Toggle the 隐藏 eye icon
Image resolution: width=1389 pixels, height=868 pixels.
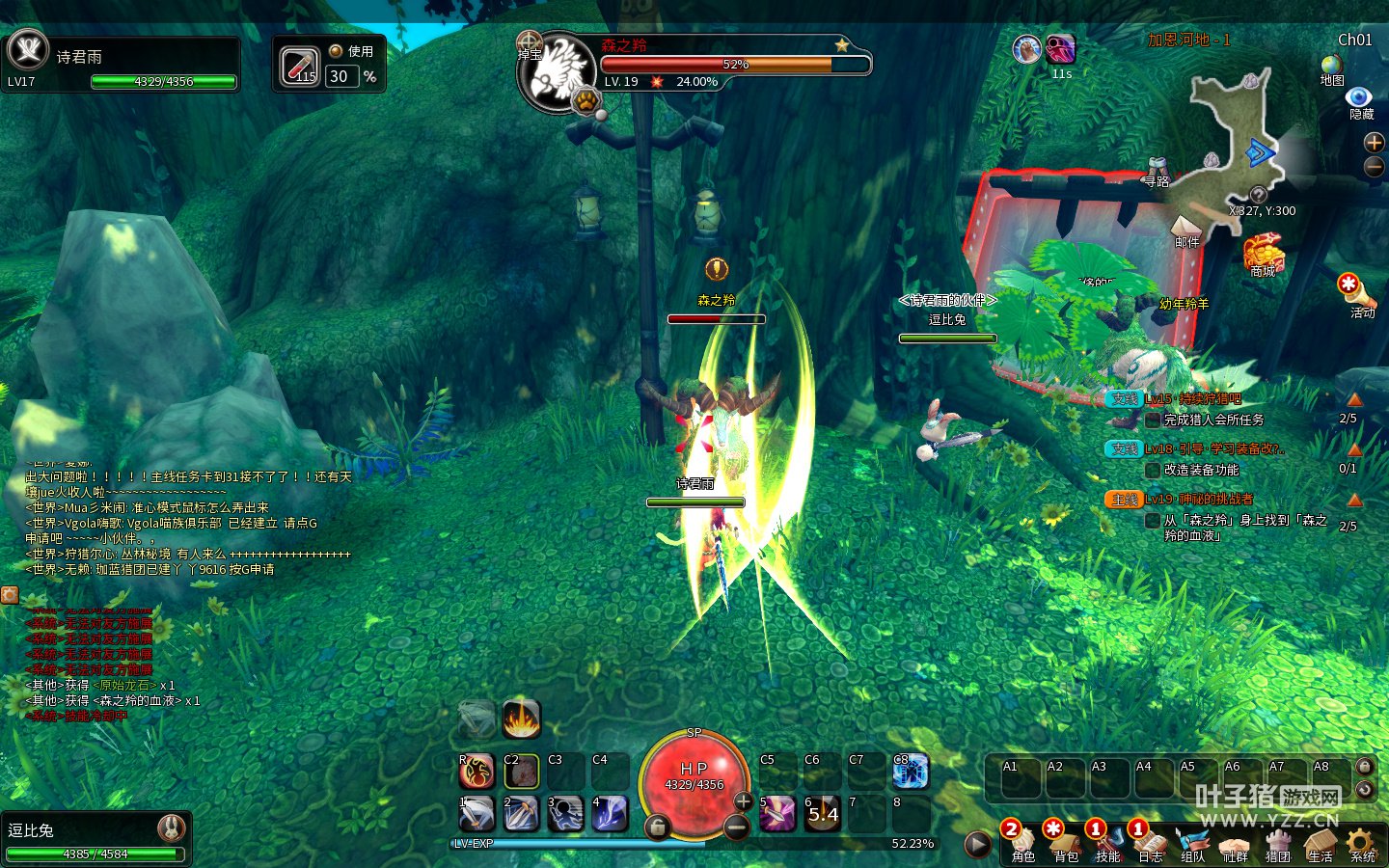pos(1359,98)
